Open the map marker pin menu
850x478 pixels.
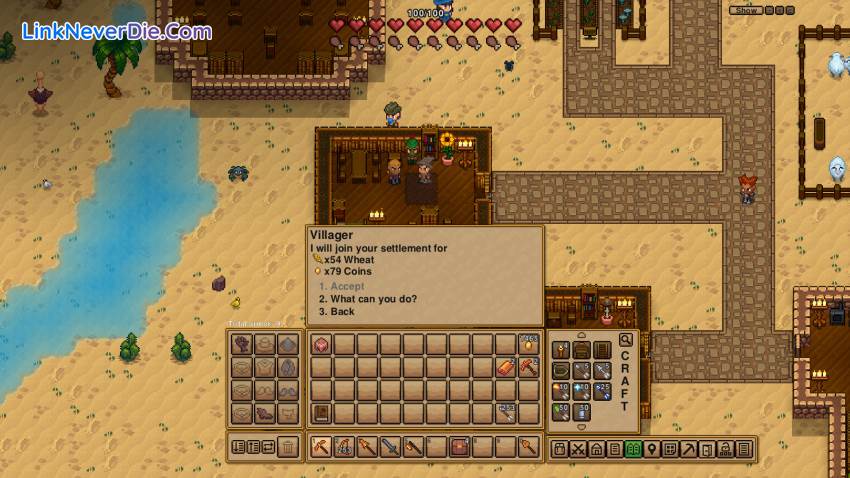click(x=653, y=449)
